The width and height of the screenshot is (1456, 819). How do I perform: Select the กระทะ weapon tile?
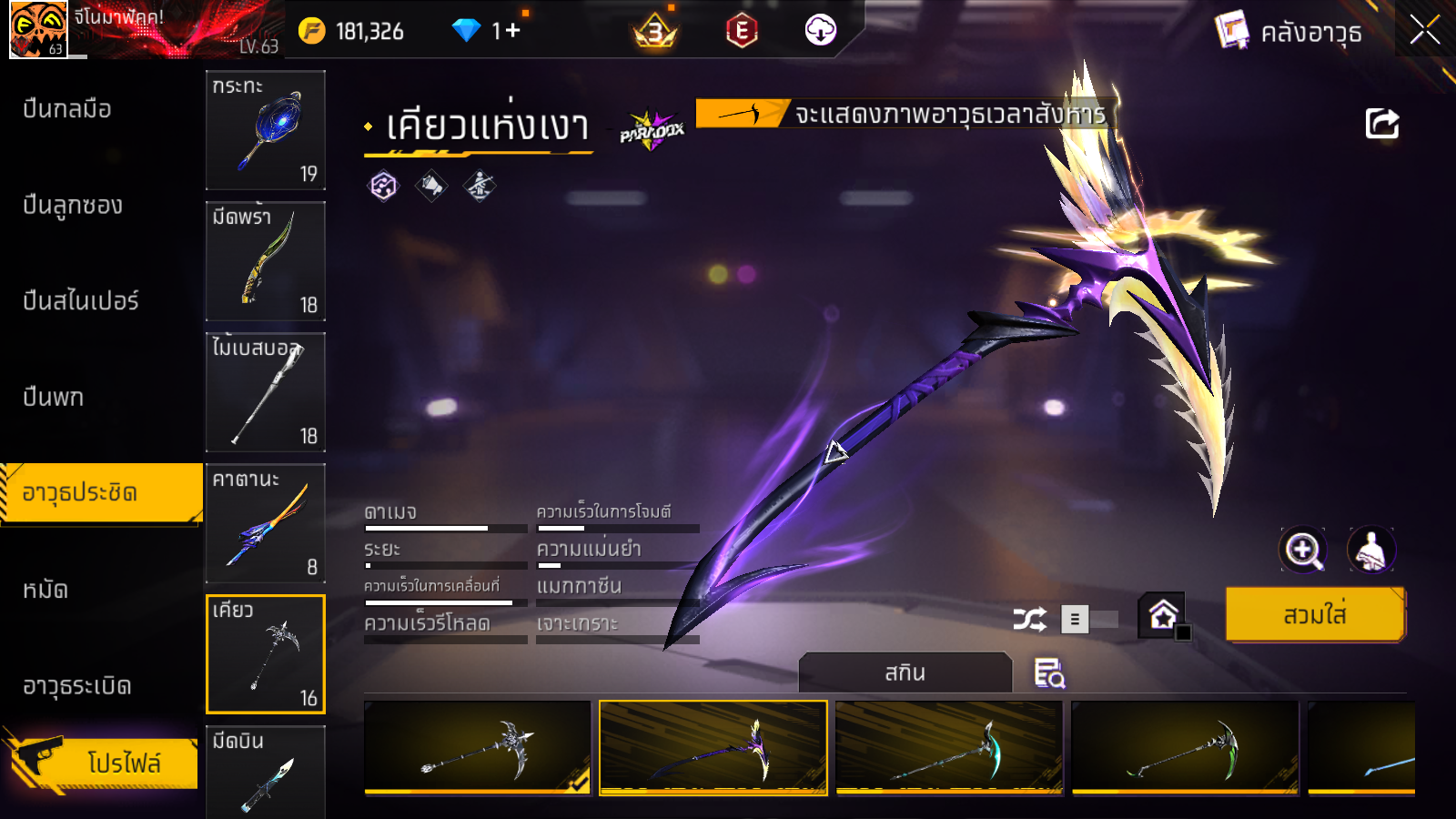coord(266,129)
